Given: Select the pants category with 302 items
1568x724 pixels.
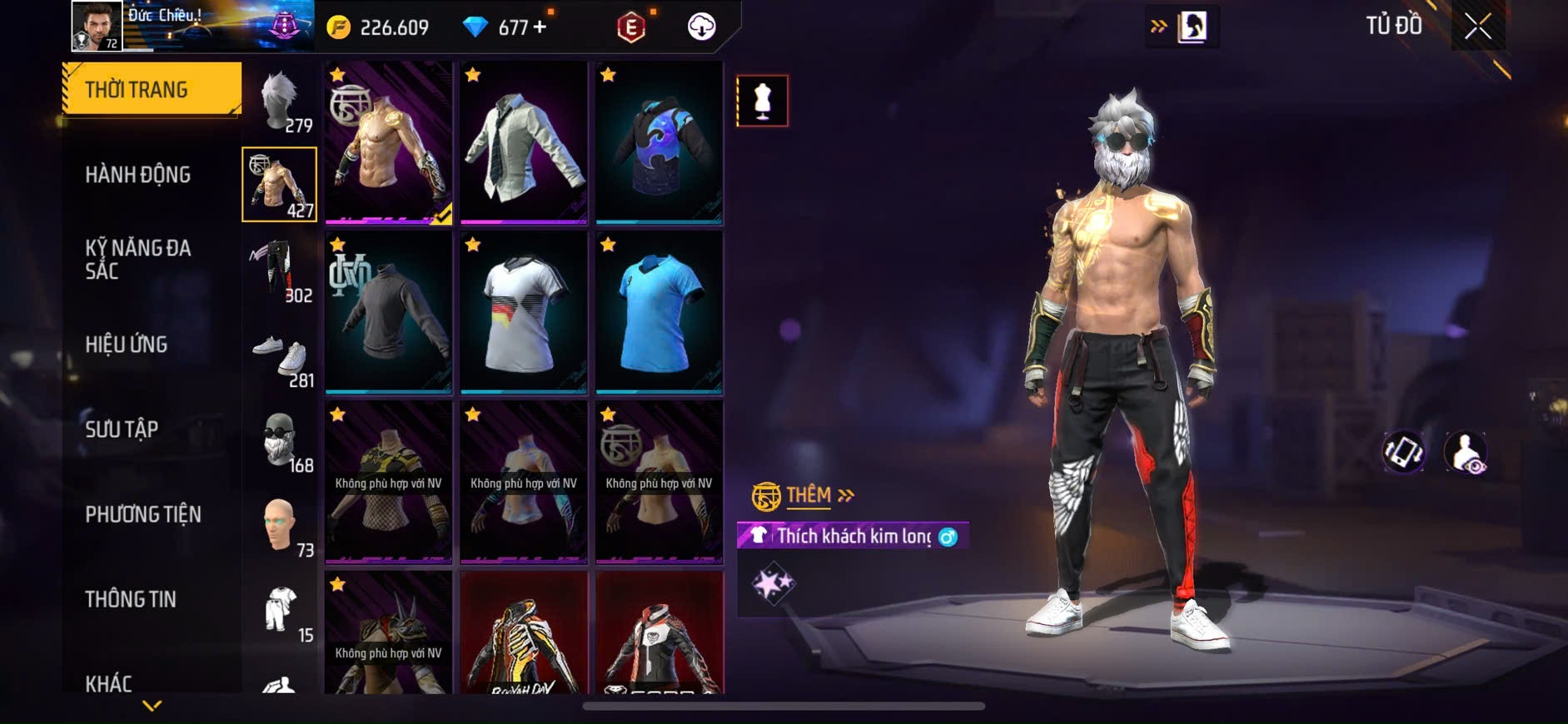Looking at the screenshot, I should pyautogui.click(x=280, y=270).
